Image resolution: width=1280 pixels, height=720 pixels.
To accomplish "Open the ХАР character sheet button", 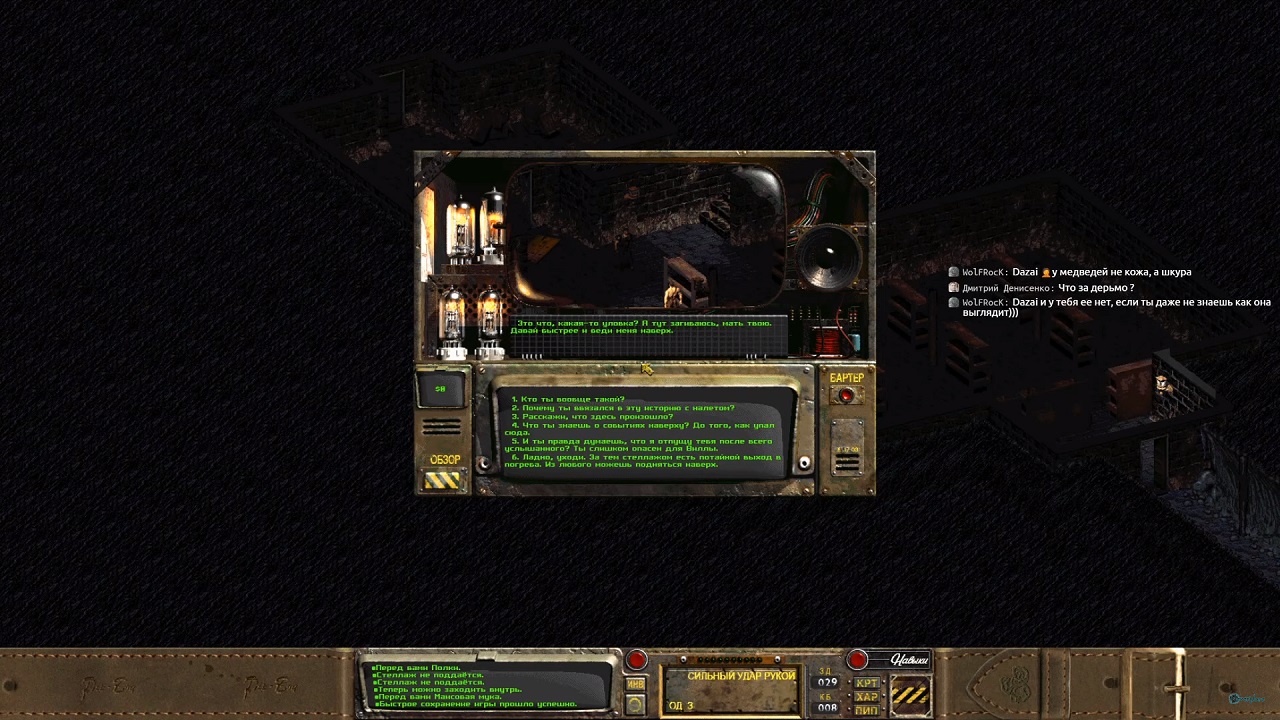I will coord(866,697).
